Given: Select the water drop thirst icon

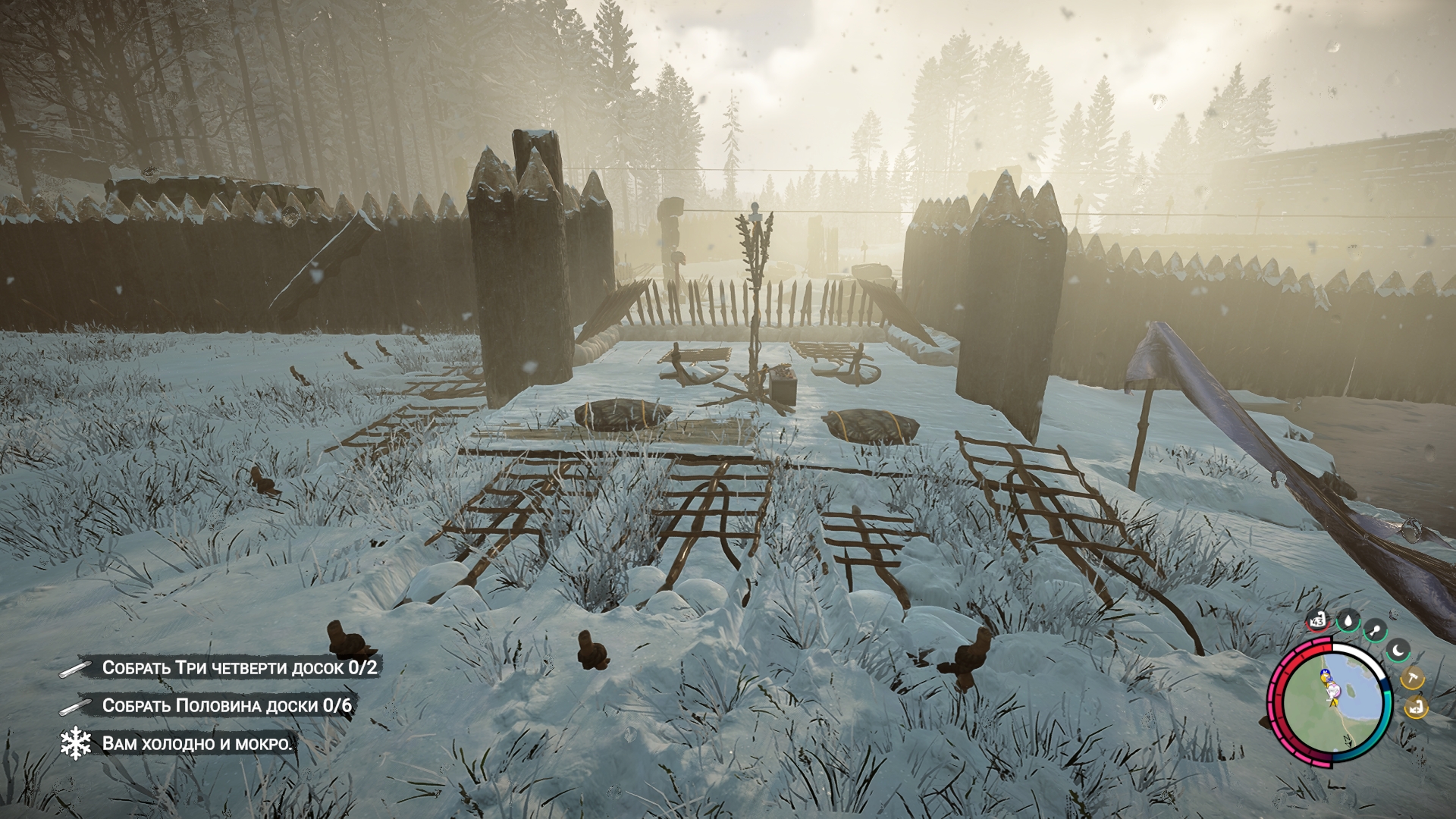Looking at the screenshot, I should (x=1348, y=622).
